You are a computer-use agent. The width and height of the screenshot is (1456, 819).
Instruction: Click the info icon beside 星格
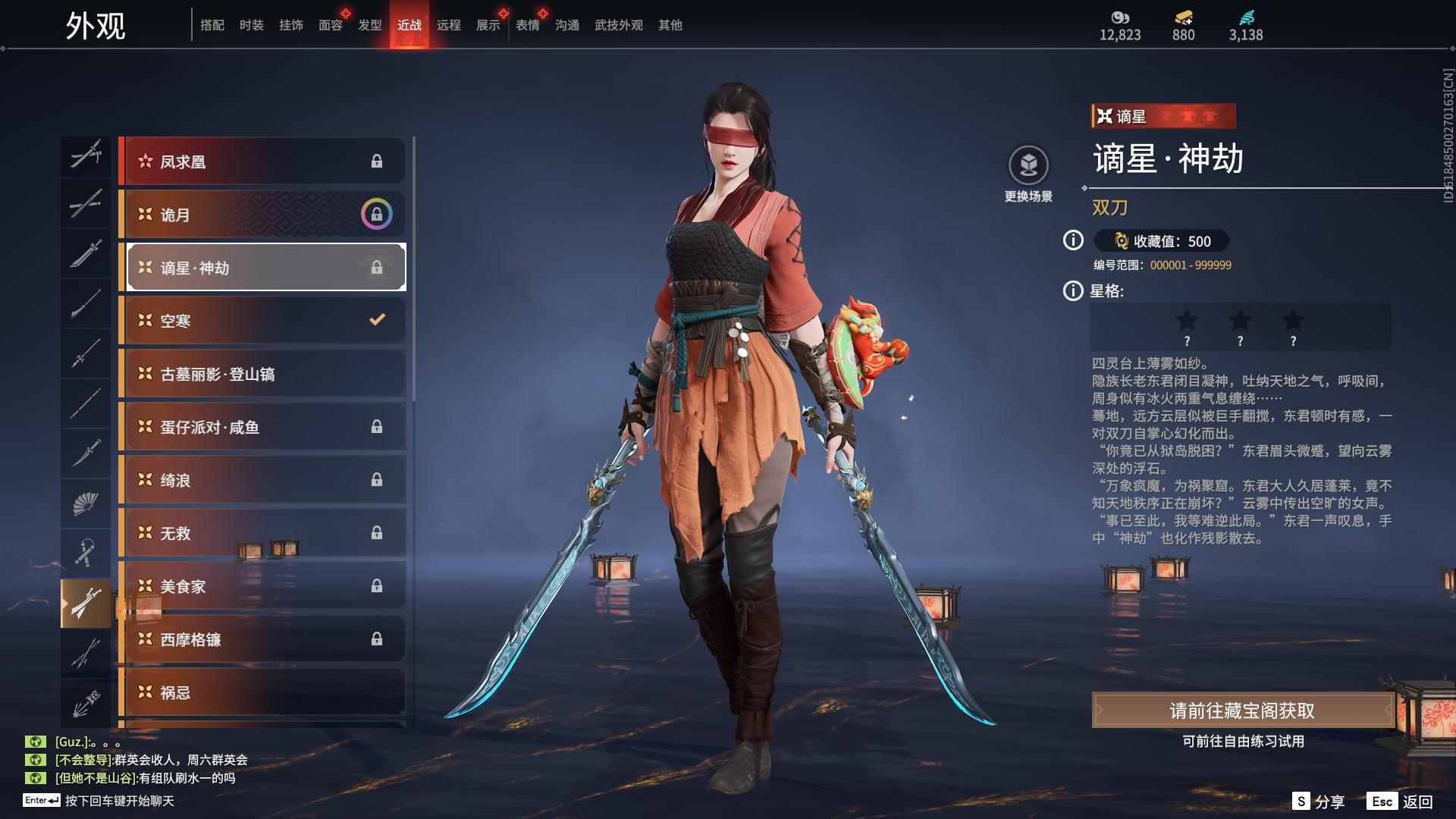pos(1072,290)
